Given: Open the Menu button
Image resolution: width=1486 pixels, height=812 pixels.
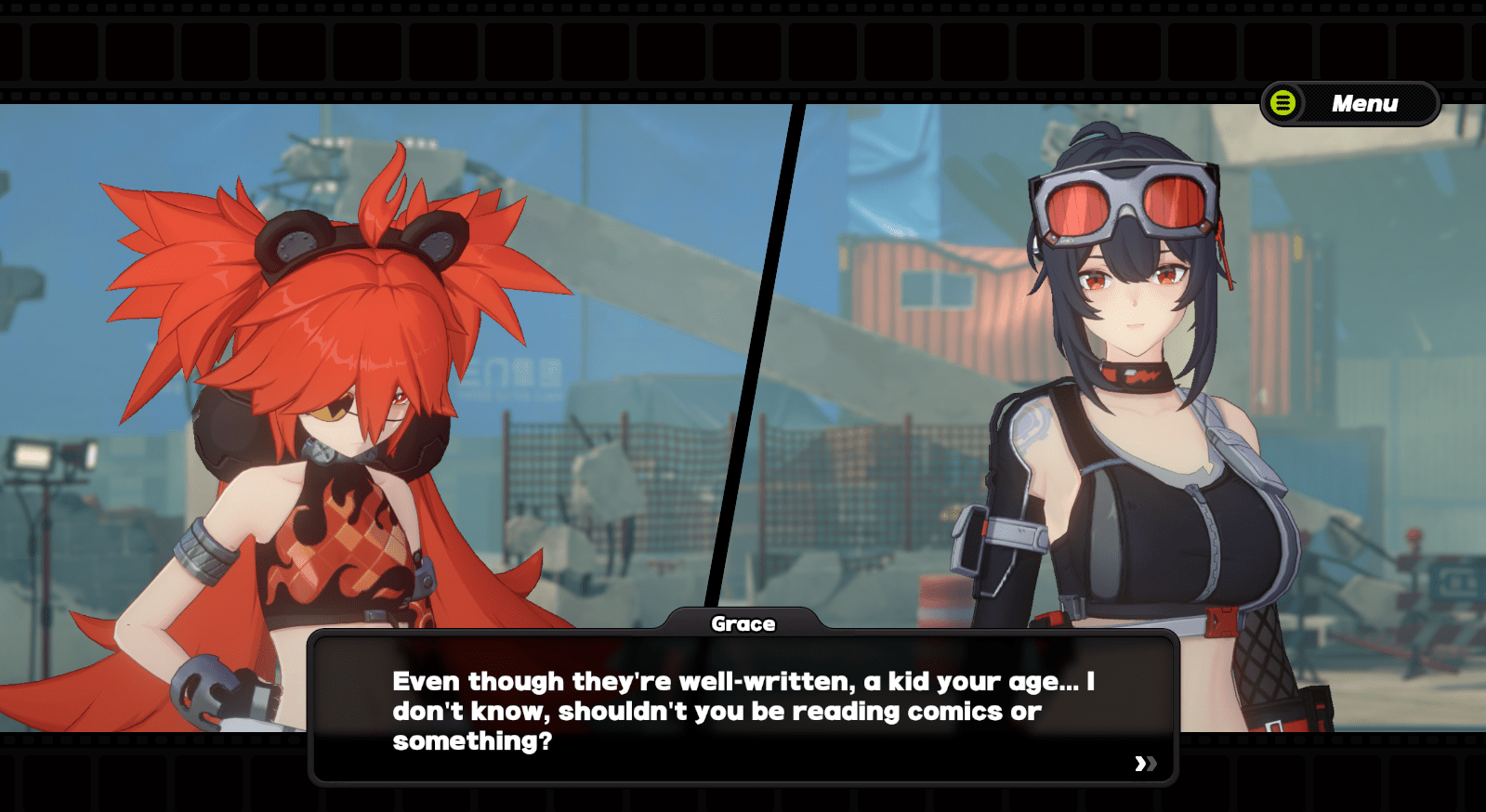Looking at the screenshot, I should (x=1349, y=103).
